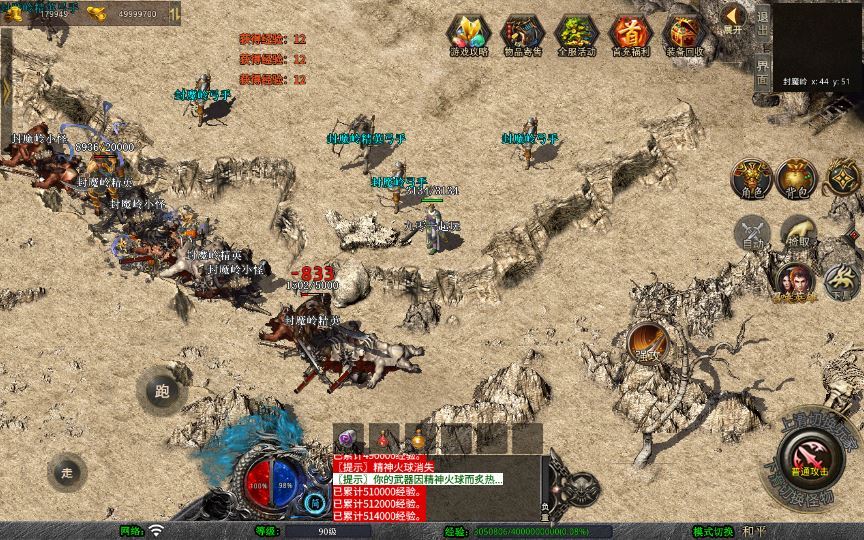Toggle 自动 auto-combat mode
The image size is (864, 540).
(x=750, y=234)
